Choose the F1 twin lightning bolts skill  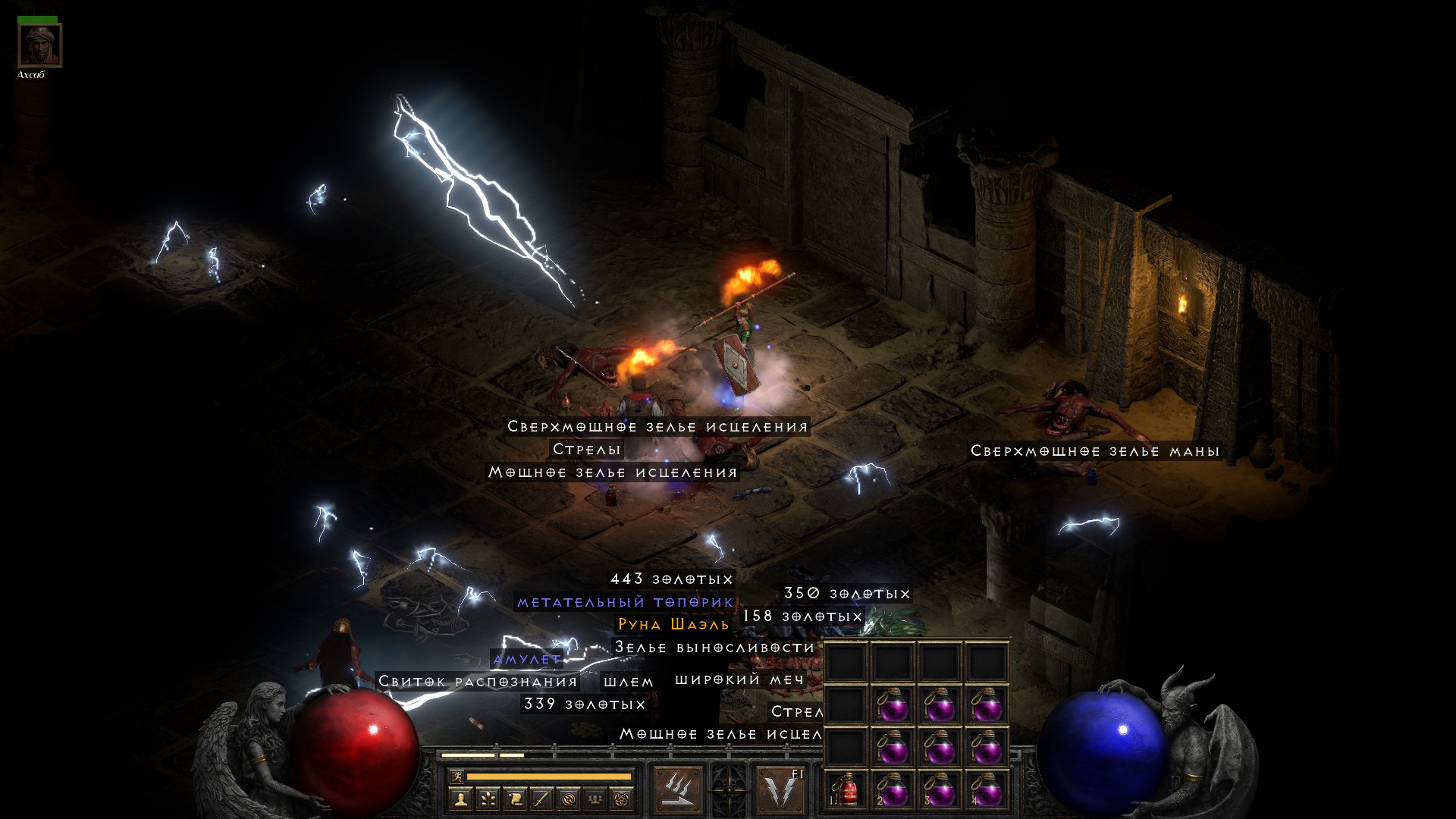[x=780, y=790]
